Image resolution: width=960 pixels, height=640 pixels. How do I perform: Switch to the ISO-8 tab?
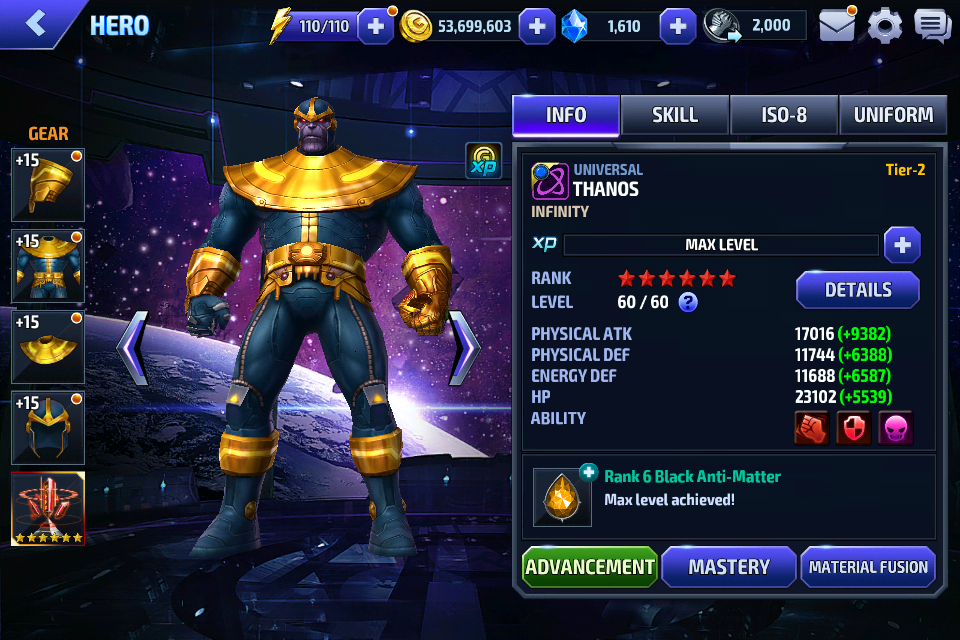784,115
